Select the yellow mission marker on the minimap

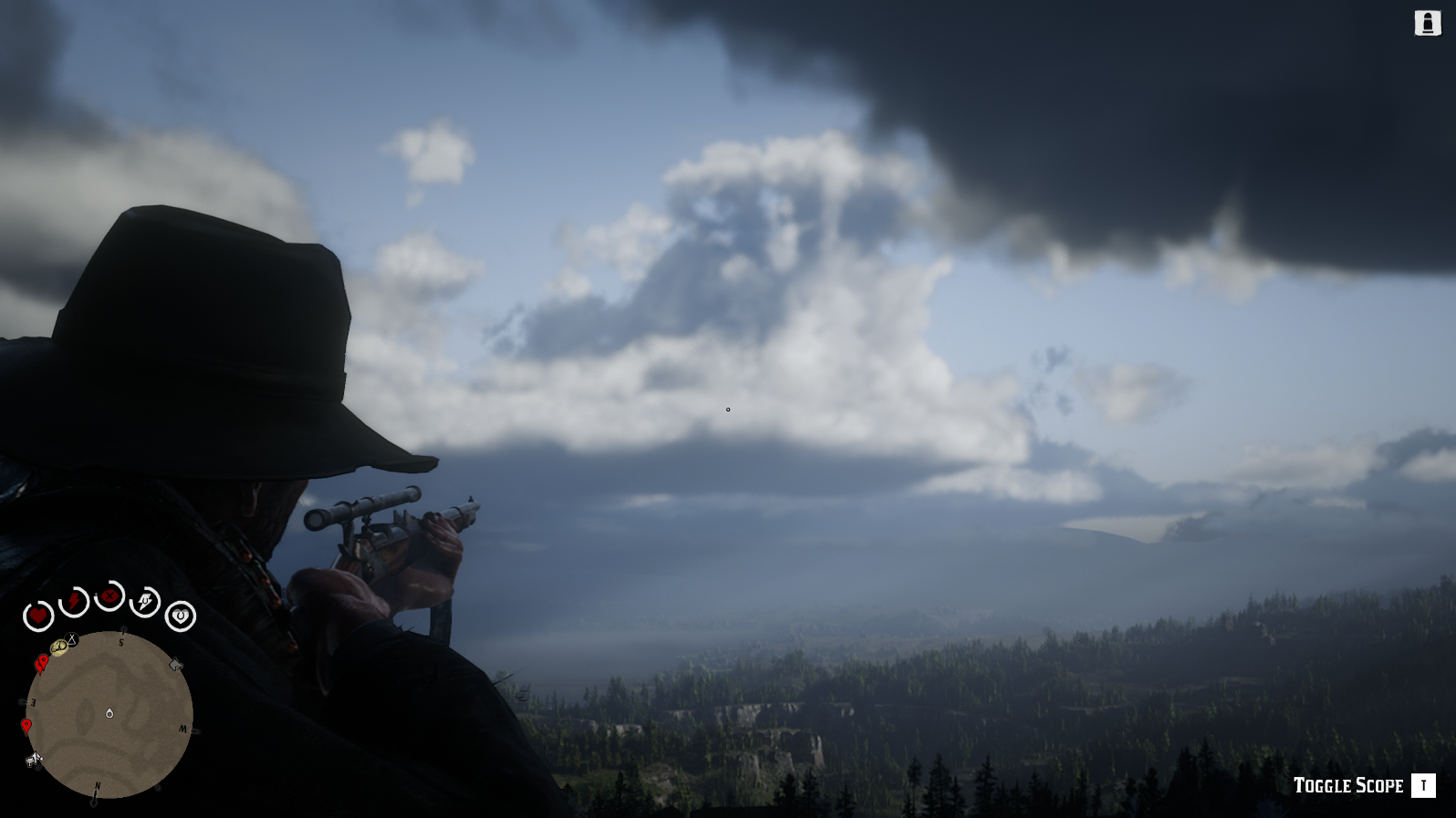pos(59,647)
